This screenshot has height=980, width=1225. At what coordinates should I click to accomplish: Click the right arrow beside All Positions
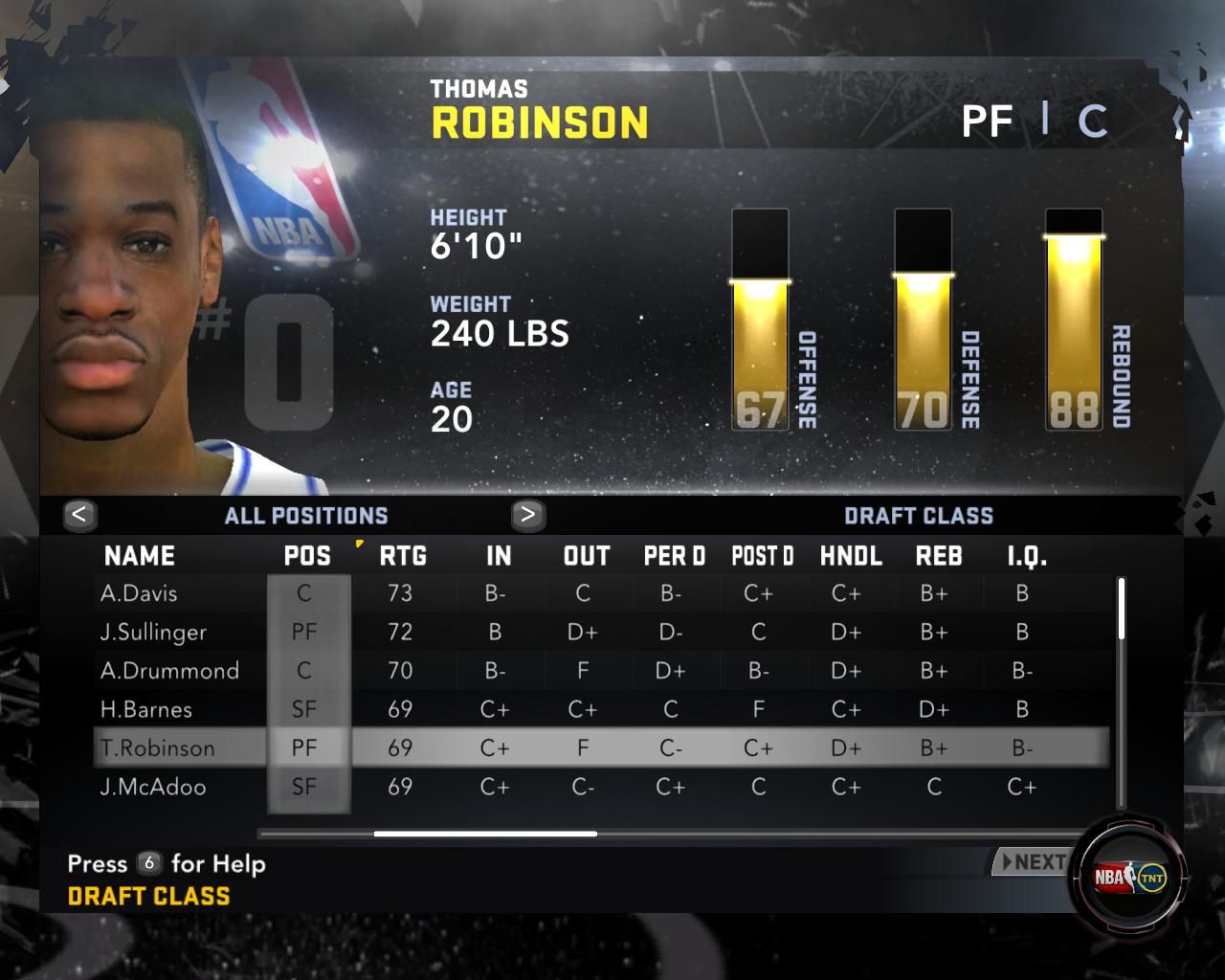pyautogui.click(x=527, y=515)
